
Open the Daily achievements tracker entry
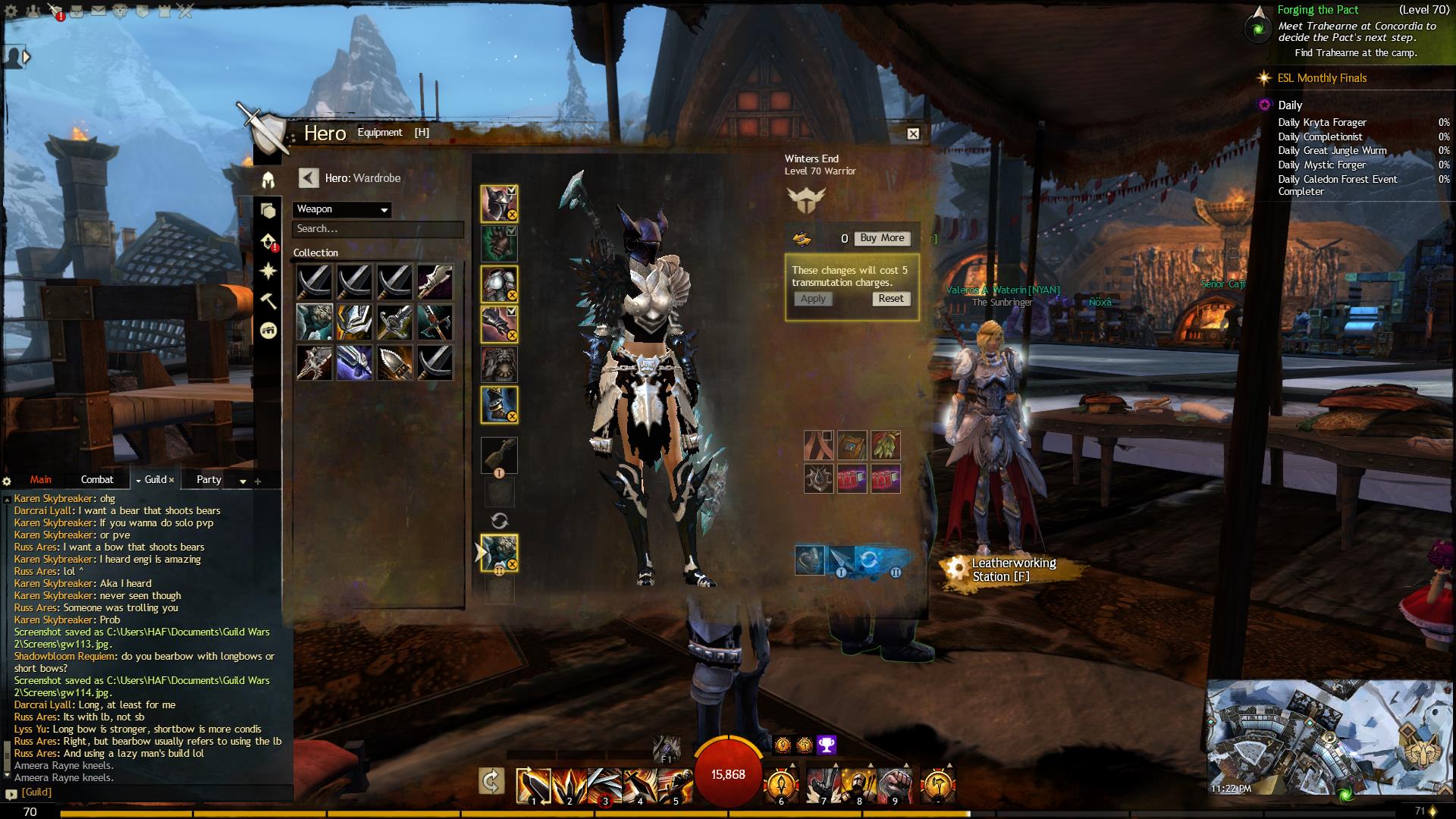(x=1290, y=105)
